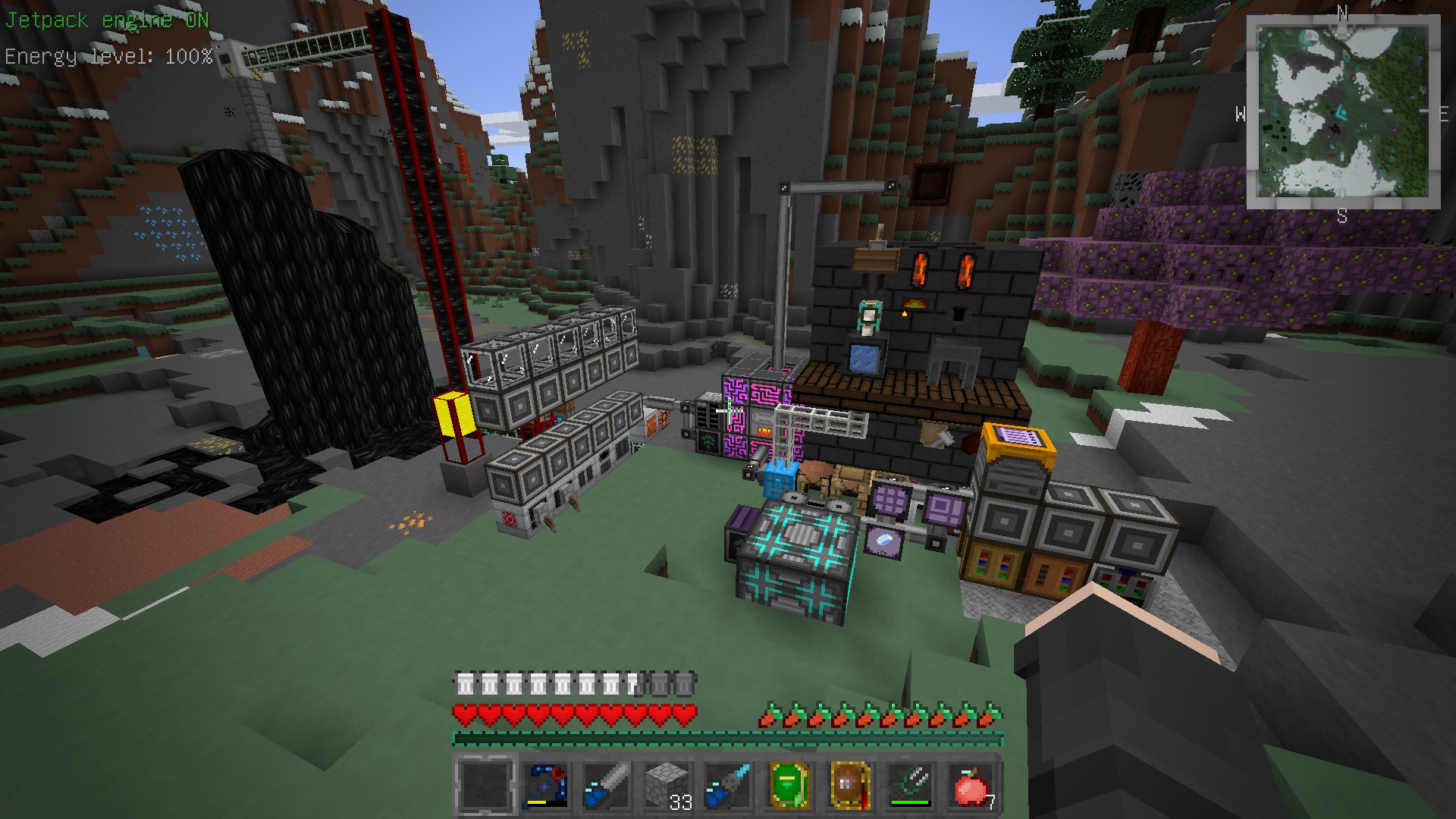Choose the stone brick stack of 33
Image resolution: width=1456 pixels, height=819 pixels.
[667, 786]
